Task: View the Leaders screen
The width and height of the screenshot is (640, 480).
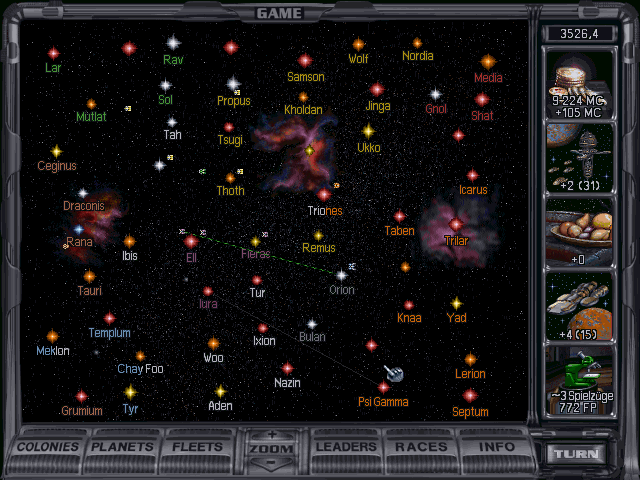Action: (347, 446)
